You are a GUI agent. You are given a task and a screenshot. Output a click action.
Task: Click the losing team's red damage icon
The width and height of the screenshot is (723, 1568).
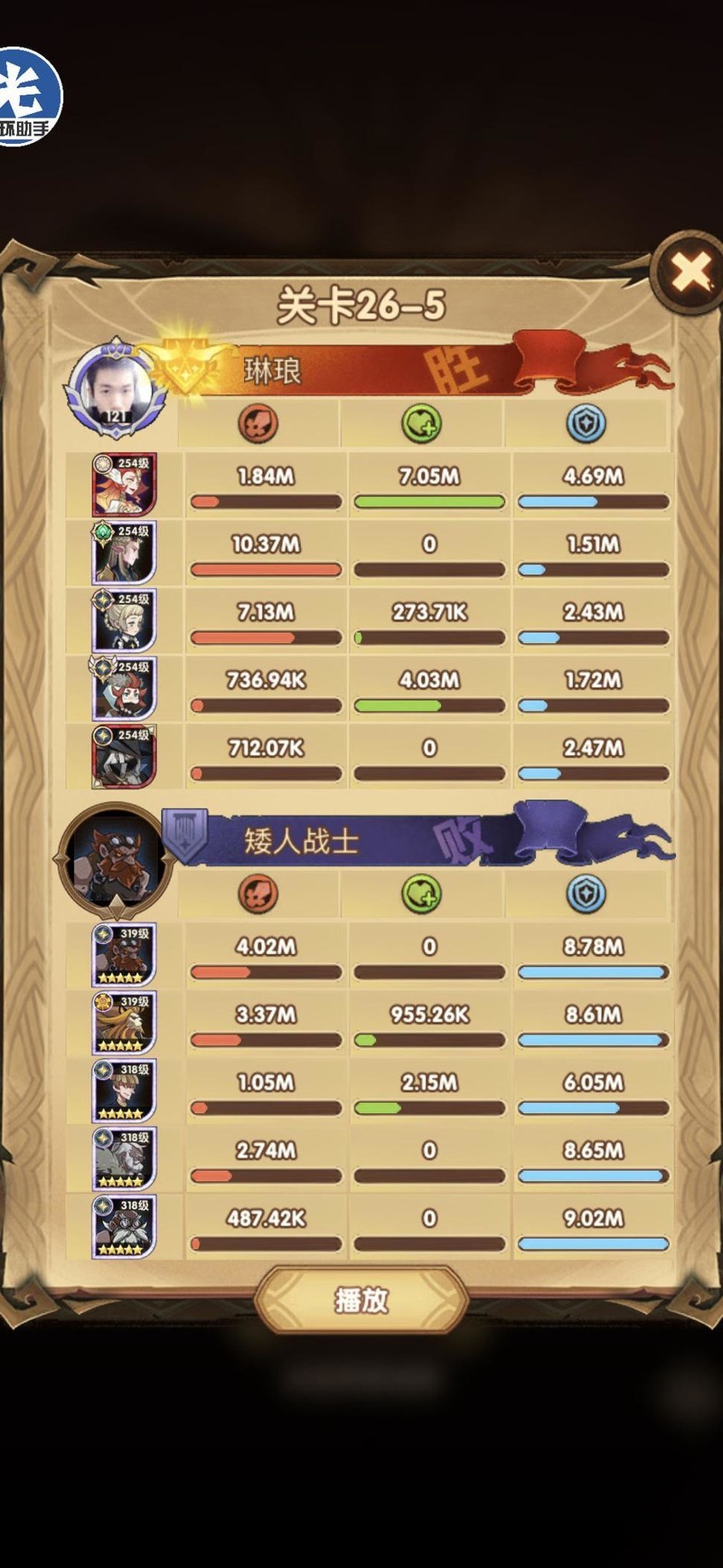[258, 893]
